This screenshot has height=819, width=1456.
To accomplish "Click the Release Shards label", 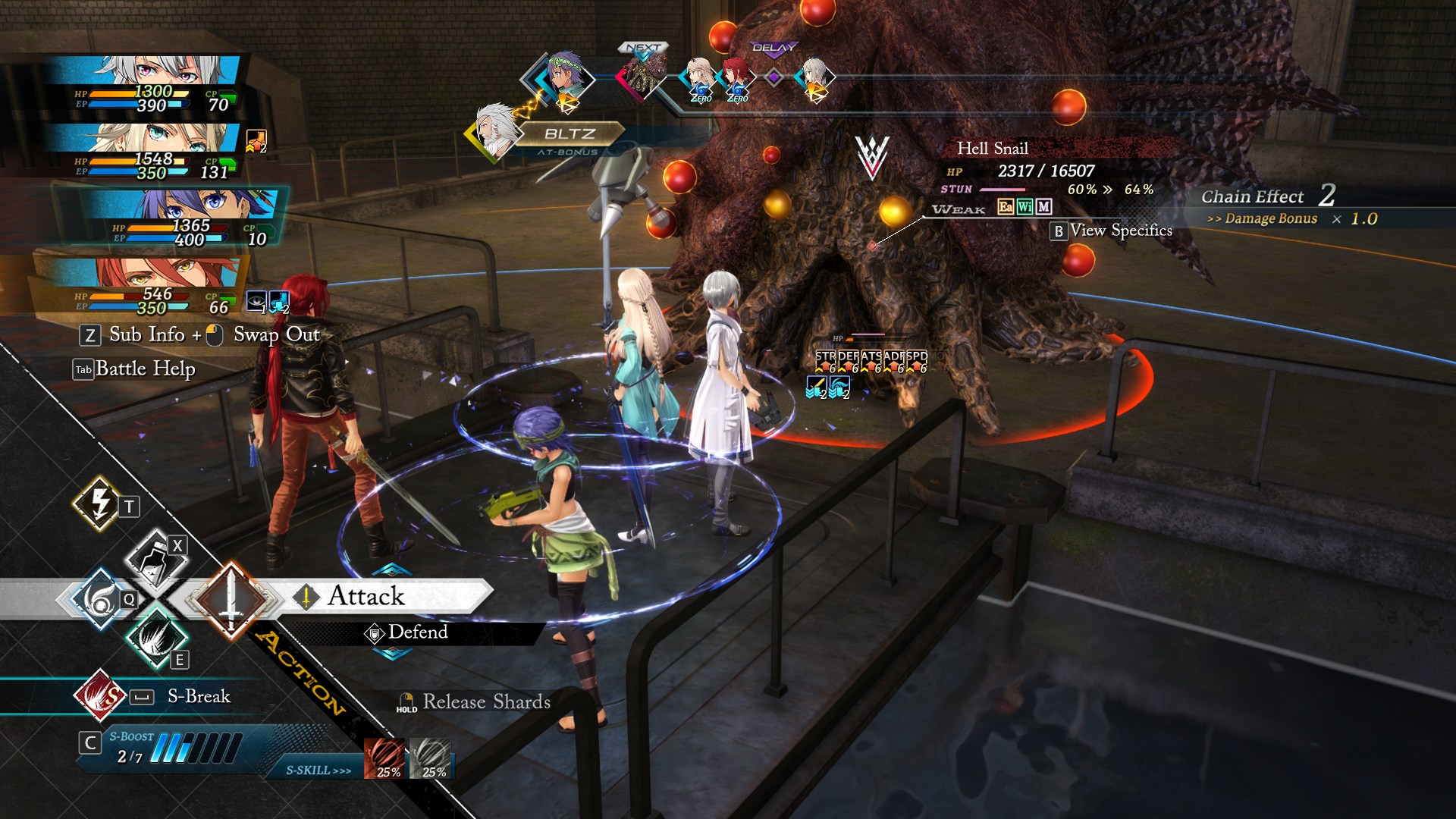I will pyautogui.click(x=486, y=702).
